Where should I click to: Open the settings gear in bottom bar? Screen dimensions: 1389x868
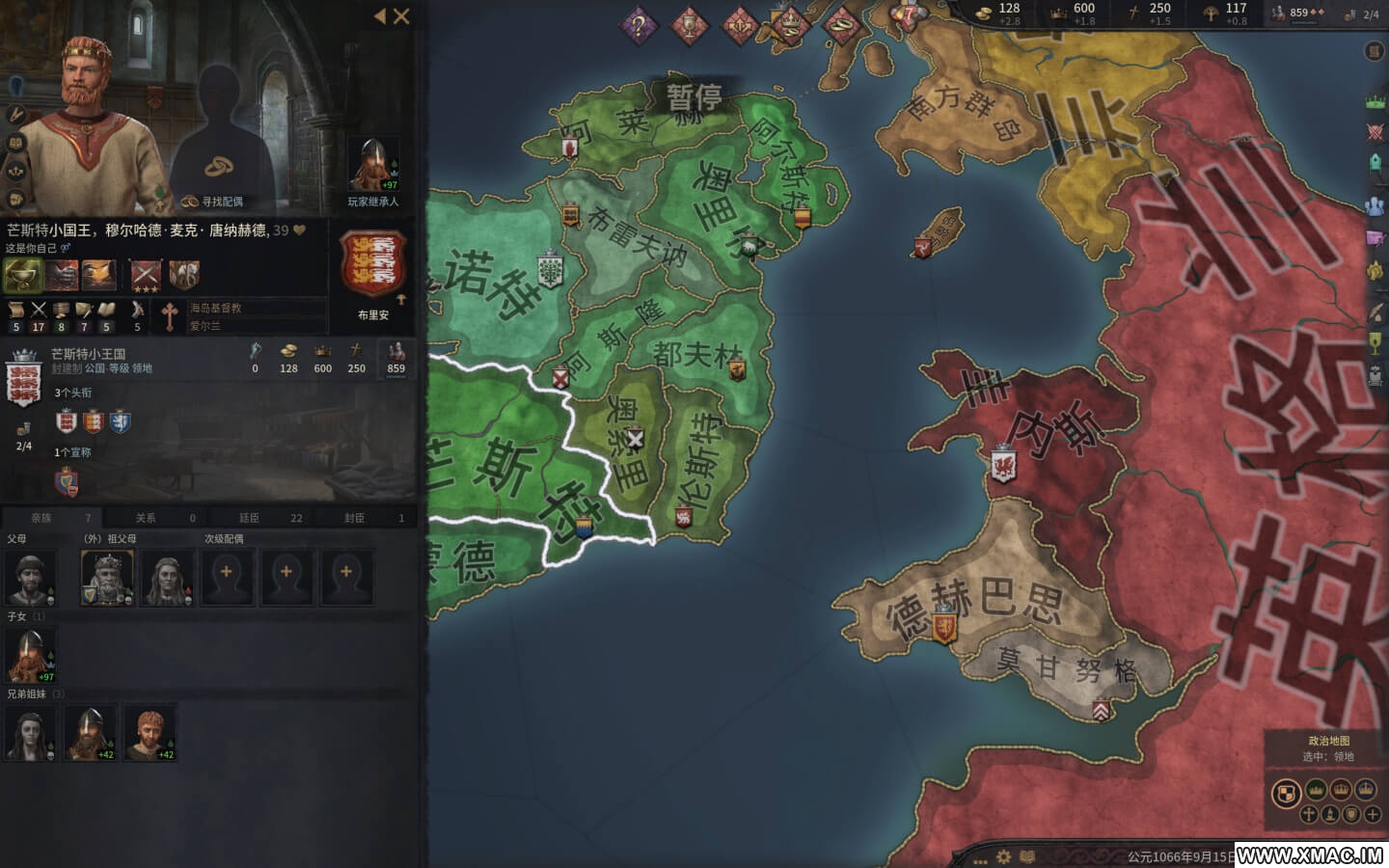pos(1004,856)
